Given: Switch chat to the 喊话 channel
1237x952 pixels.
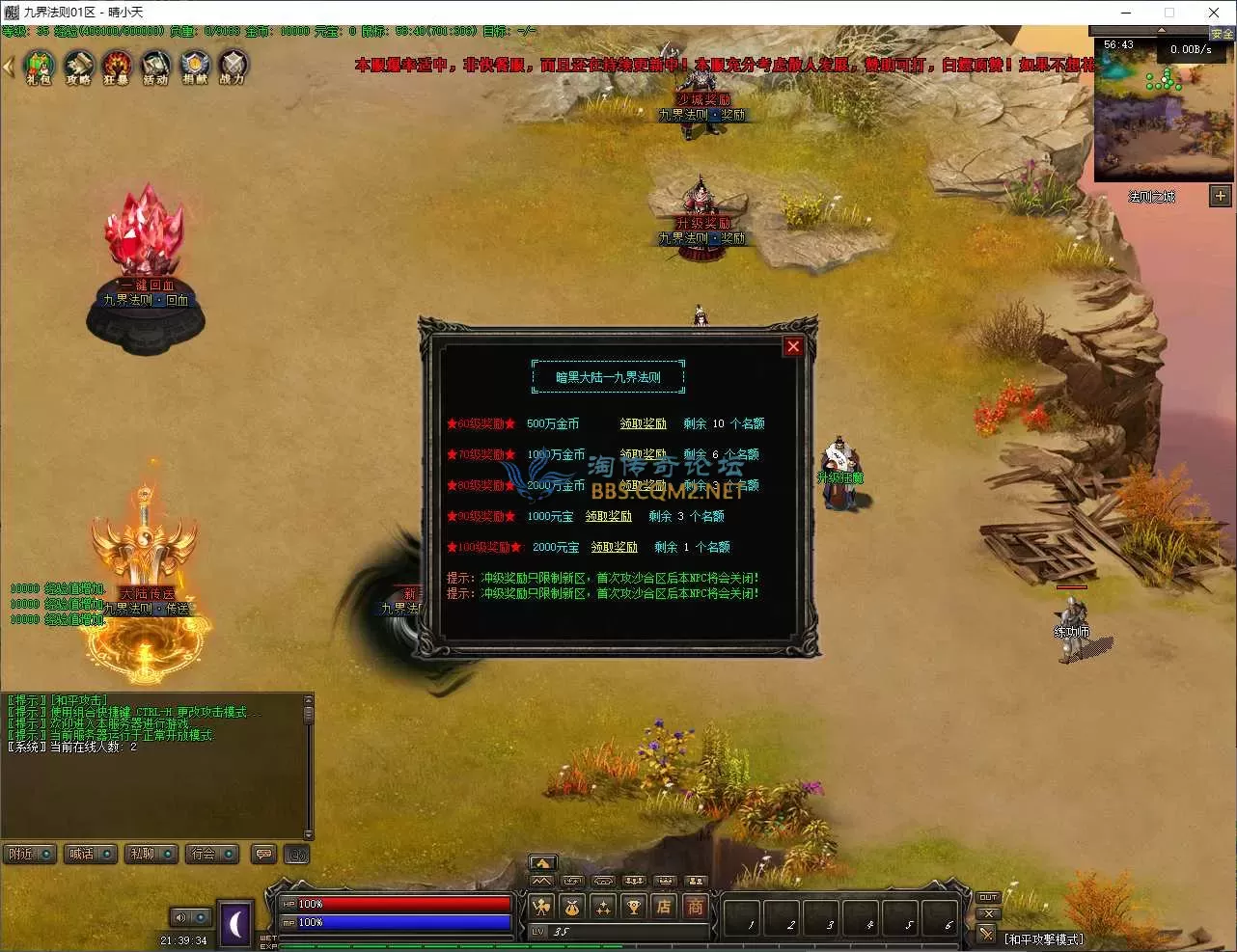Looking at the screenshot, I should (90, 854).
